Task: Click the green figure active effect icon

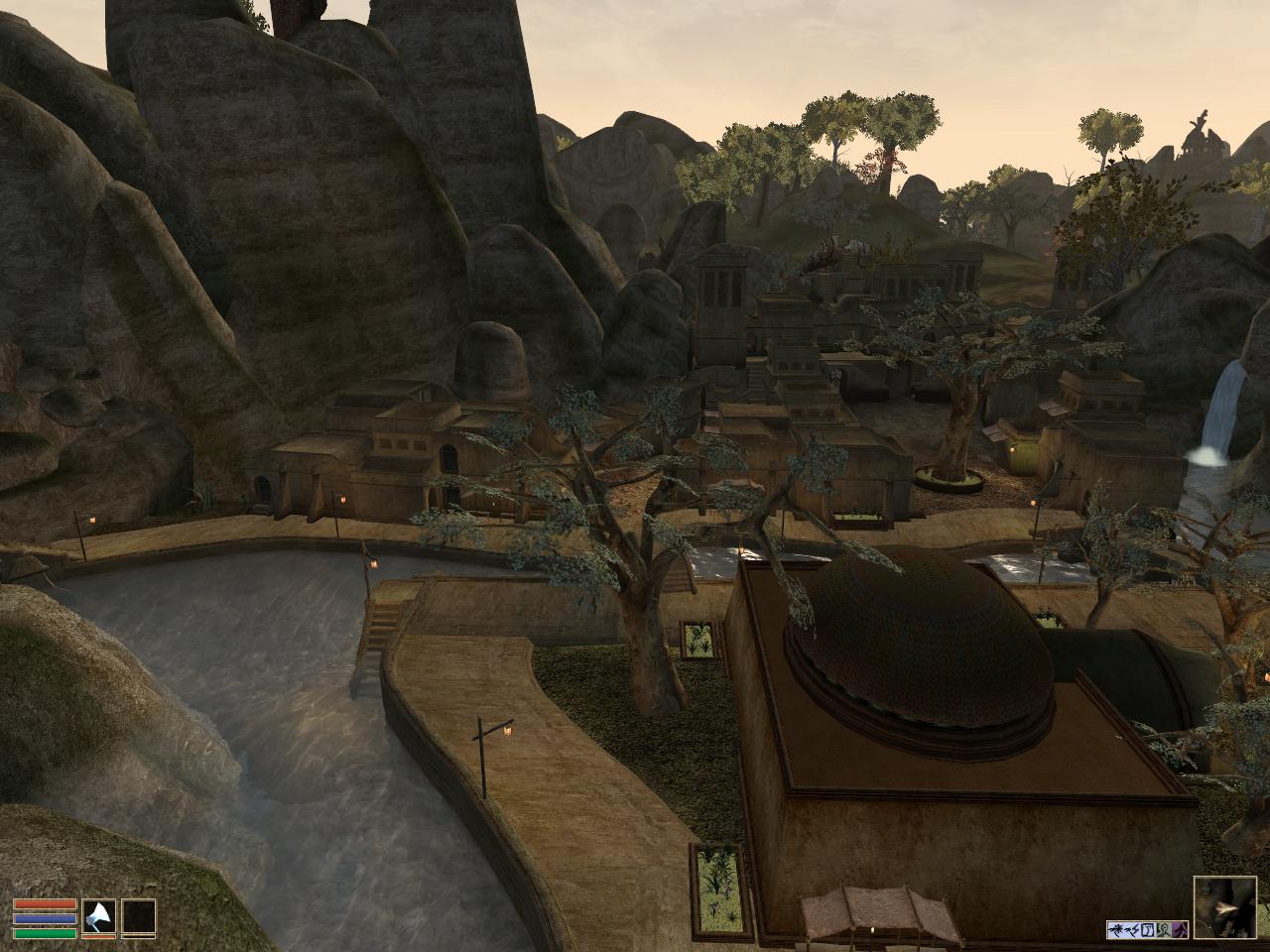Action: point(1164,929)
